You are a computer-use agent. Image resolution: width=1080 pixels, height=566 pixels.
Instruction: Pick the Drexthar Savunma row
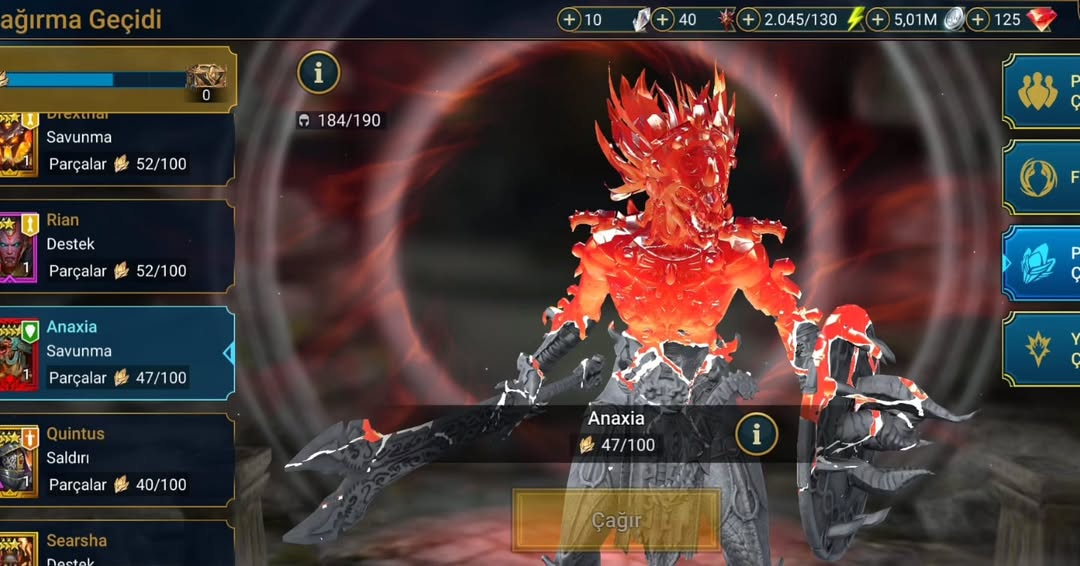[117, 148]
